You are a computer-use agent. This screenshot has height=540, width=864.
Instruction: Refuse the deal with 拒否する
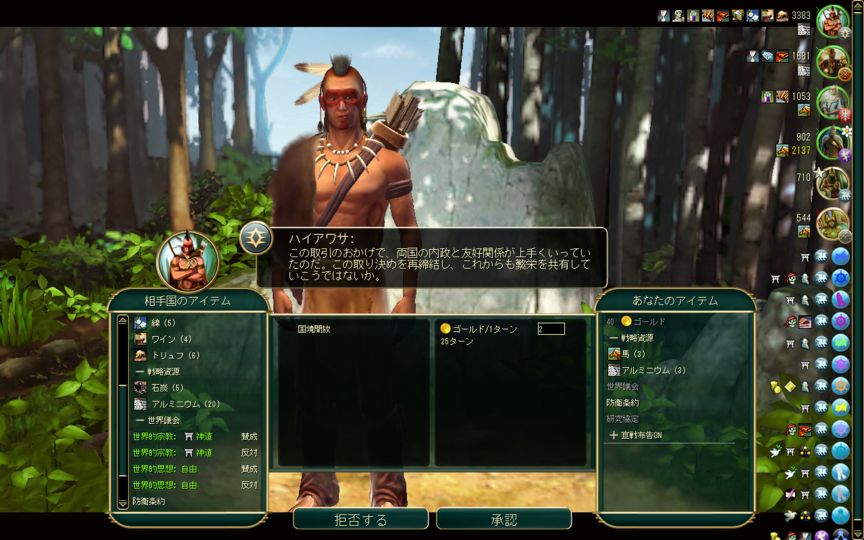(360, 520)
